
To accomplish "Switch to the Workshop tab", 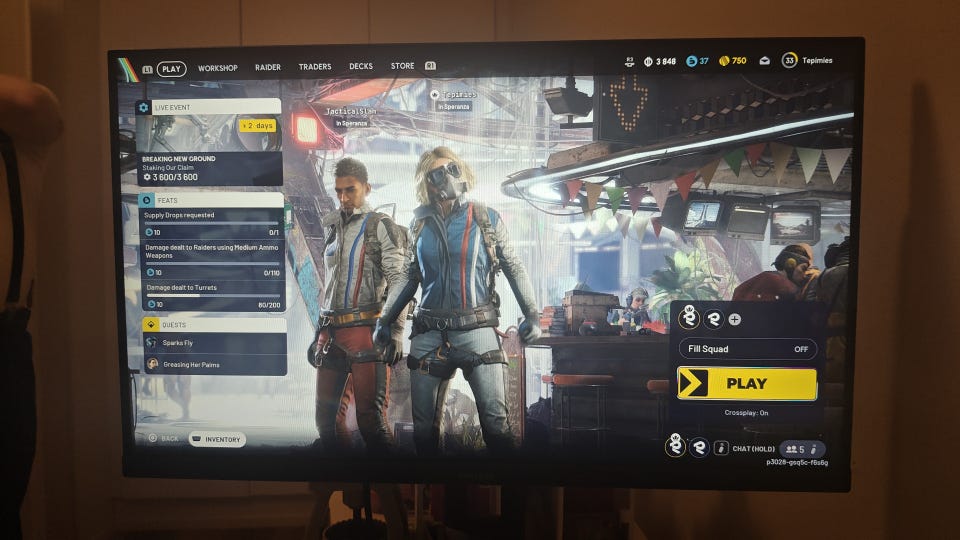I will 217,68.
